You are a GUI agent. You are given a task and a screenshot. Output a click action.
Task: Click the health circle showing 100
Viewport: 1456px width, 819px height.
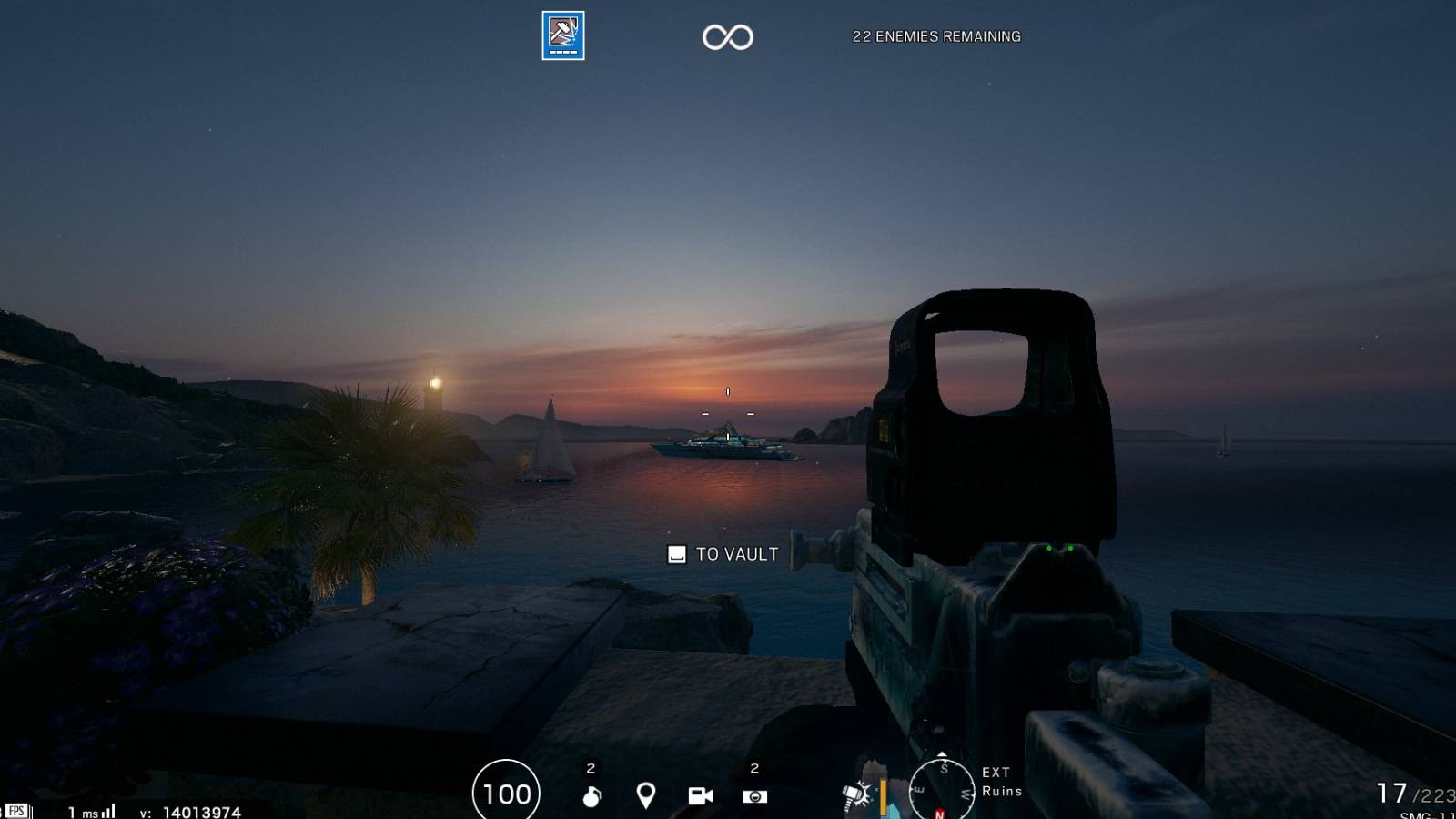pyautogui.click(x=505, y=793)
